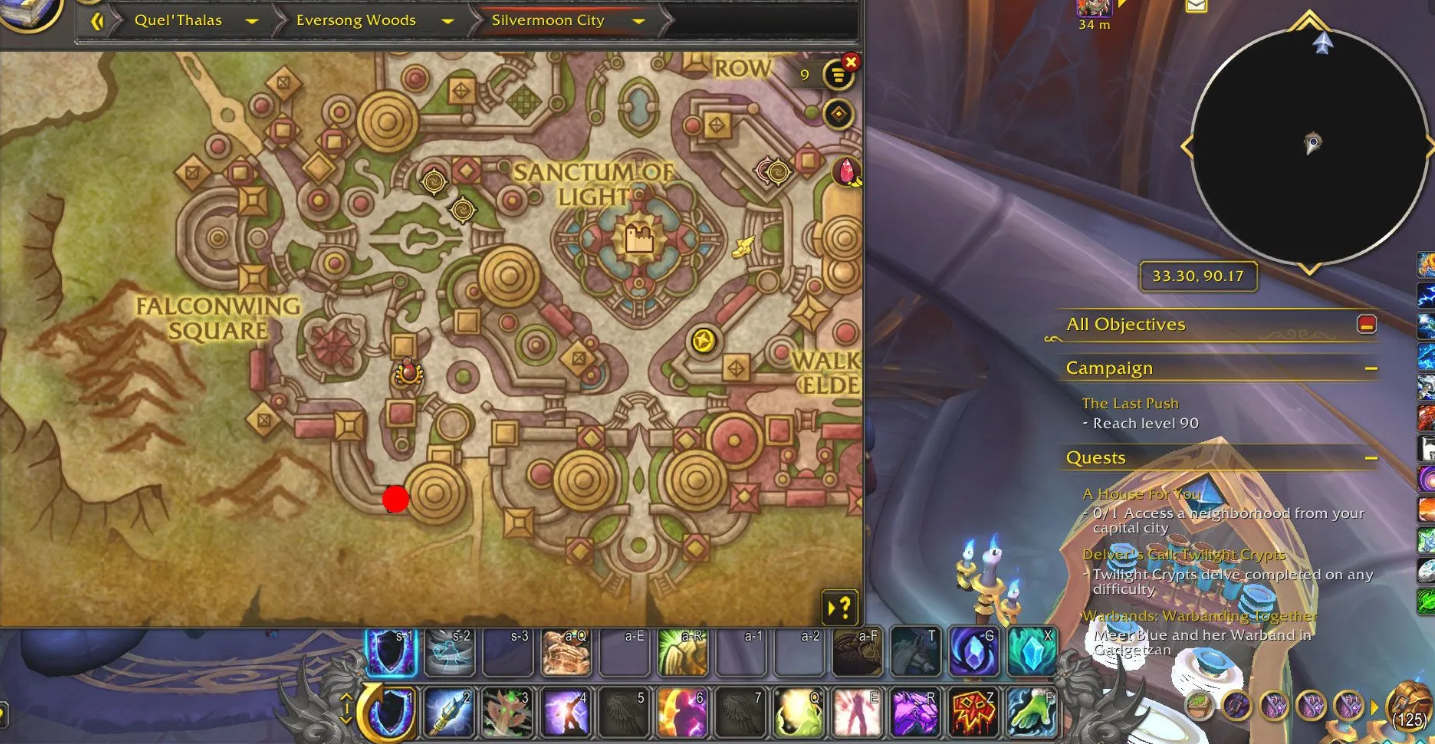Open the map help question mark
Viewport: 1435px width, 744px height.
[x=841, y=606]
